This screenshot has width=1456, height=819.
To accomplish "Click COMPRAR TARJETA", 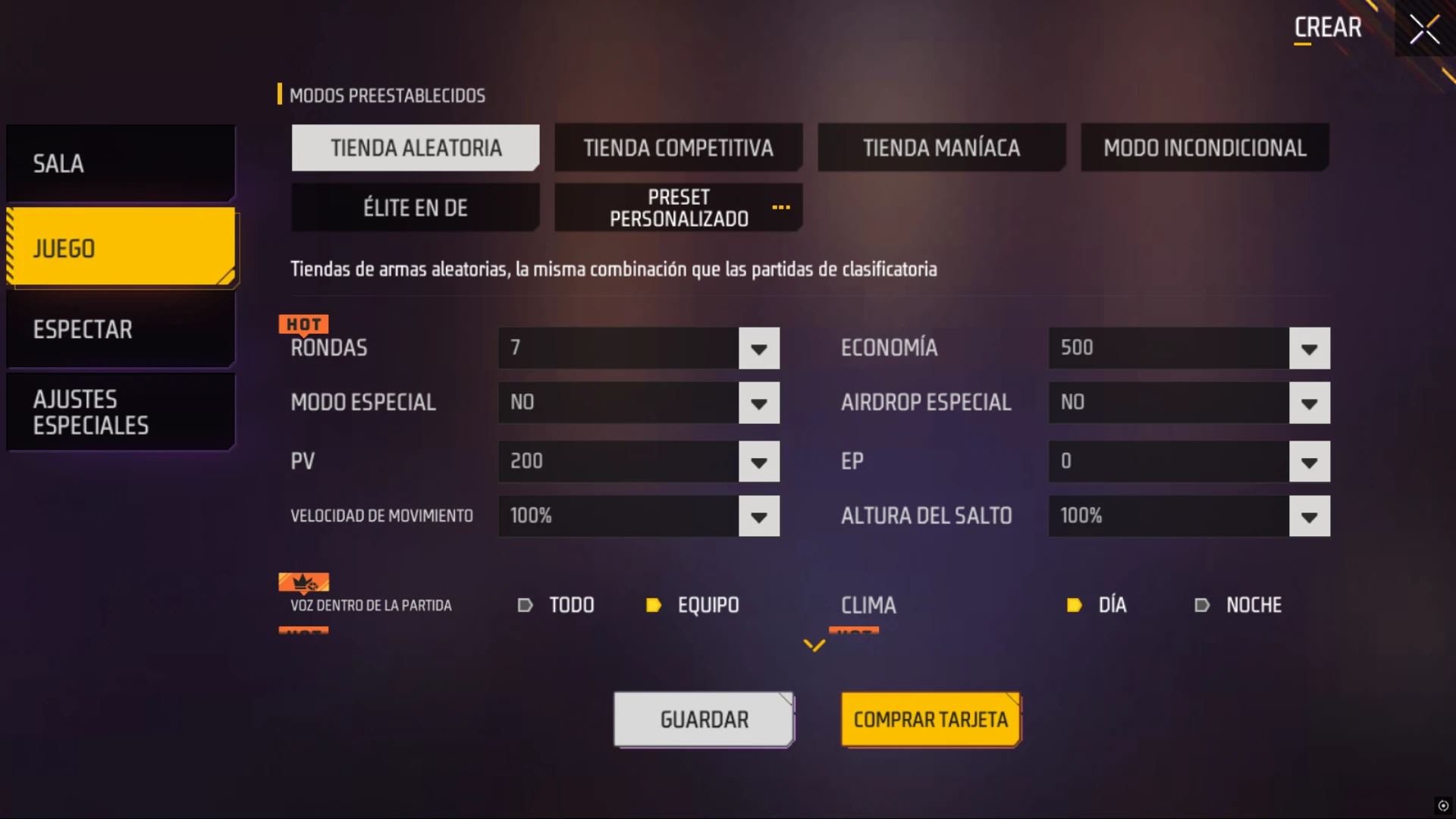I will tap(930, 720).
